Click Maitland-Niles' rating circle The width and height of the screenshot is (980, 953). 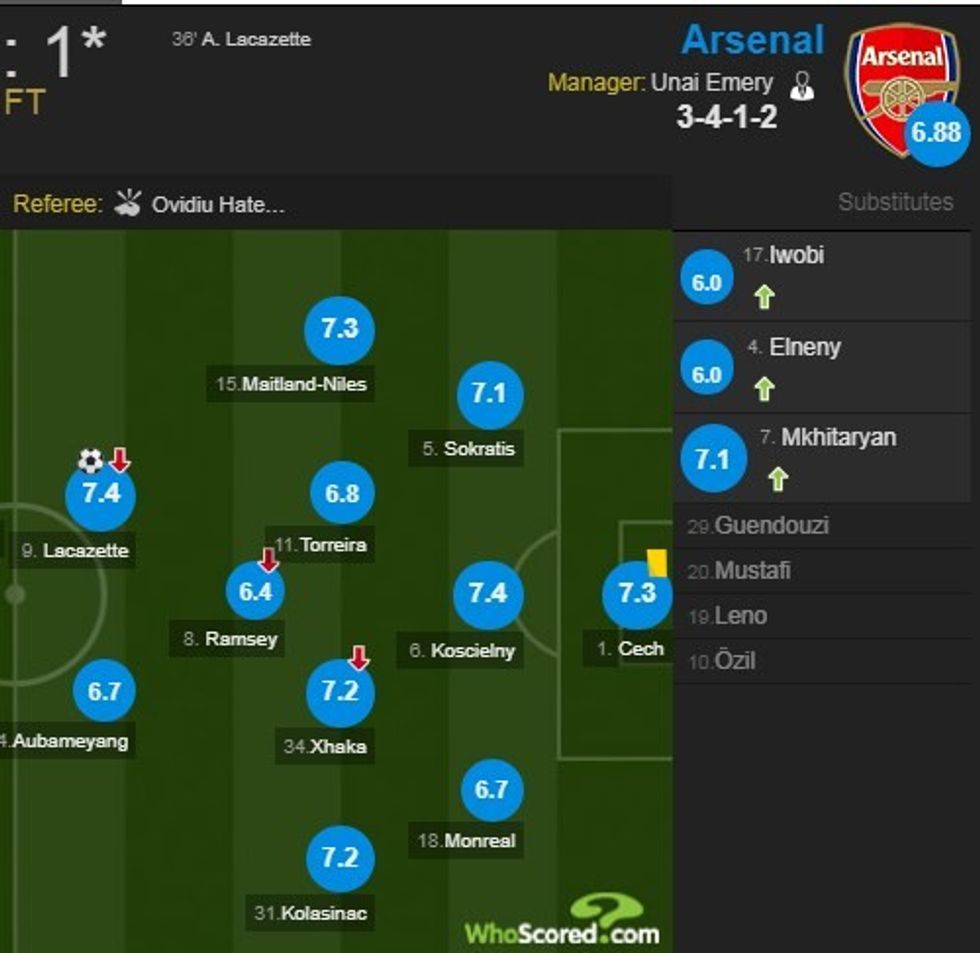[340, 329]
